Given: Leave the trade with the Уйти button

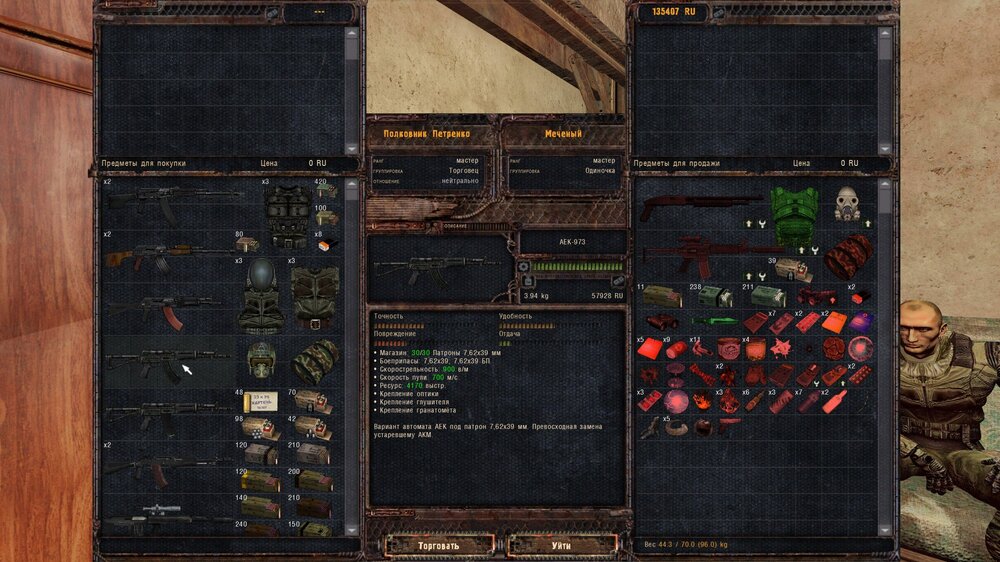Looking at the screenshot, I should tap(560, 545).
